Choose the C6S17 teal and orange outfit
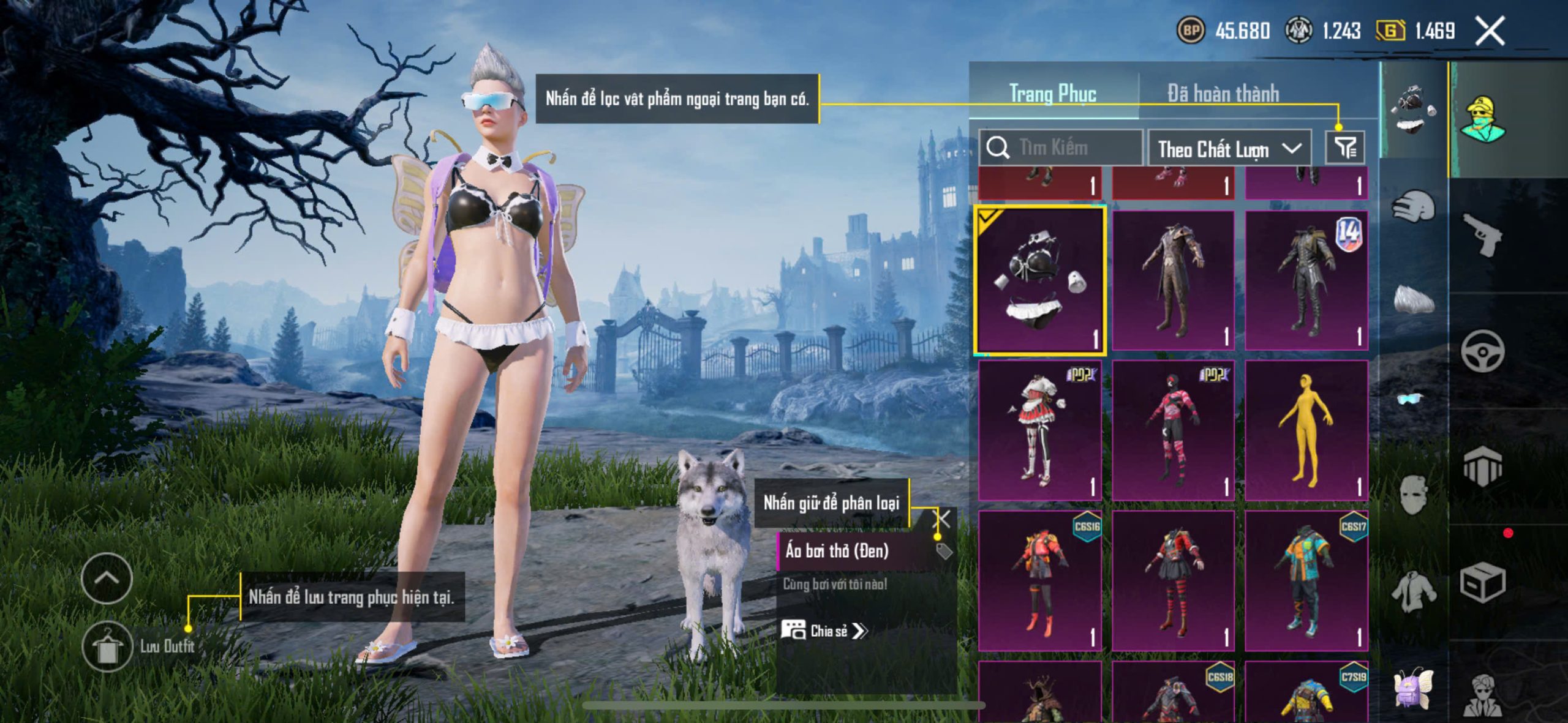This screenshot has width=1568, height=723. [1306, 580]
